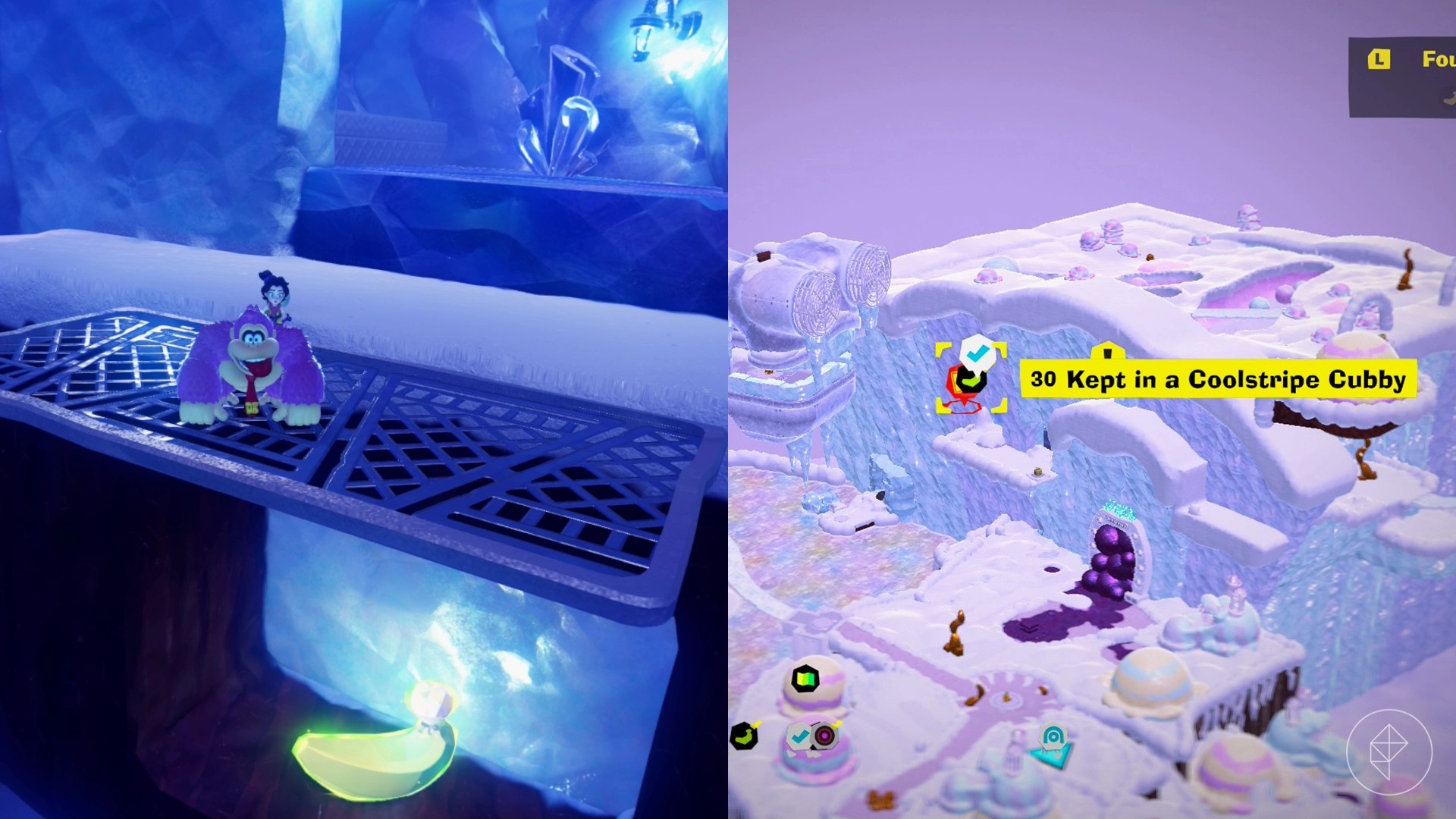The width and height of the screenshot is (1456, 819).
Task: Expand the small yellow tab above the Coolstripe label
Action: point(1107,350)
